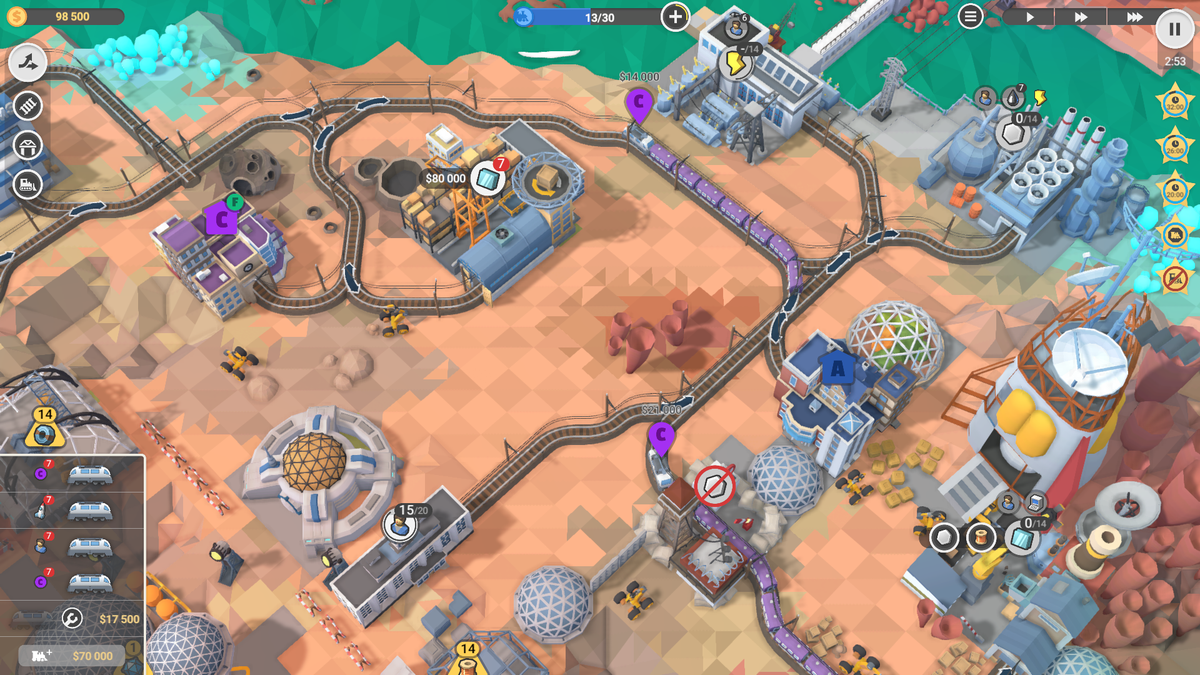Activate the bulldozer demolish tool
Image resolution: width=1200 pixels, height=675 pixels.
29,184
